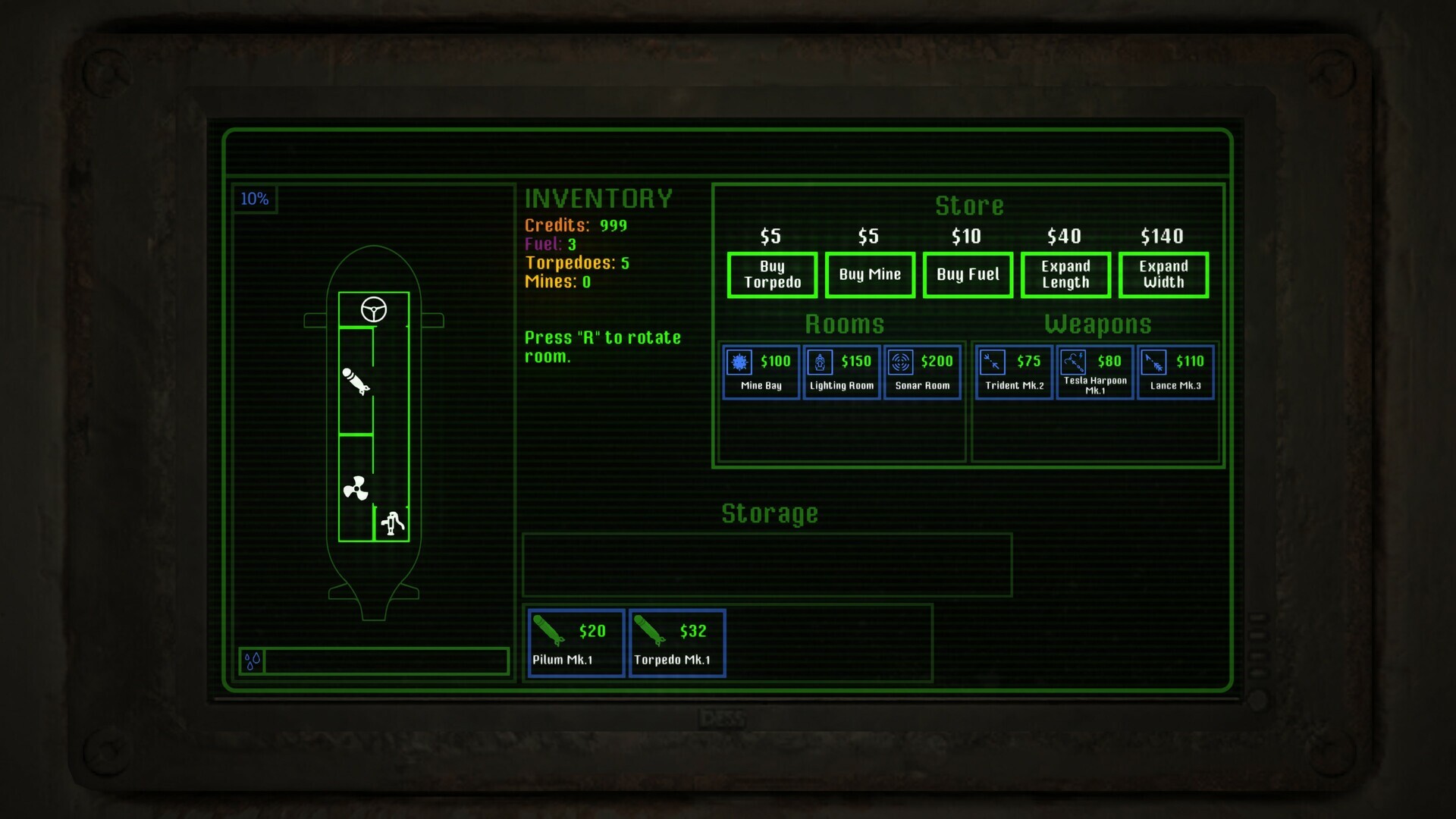This screenshot has width=1456, height=819.
Task: Click the 10% progress indicator
Action: 255,199
